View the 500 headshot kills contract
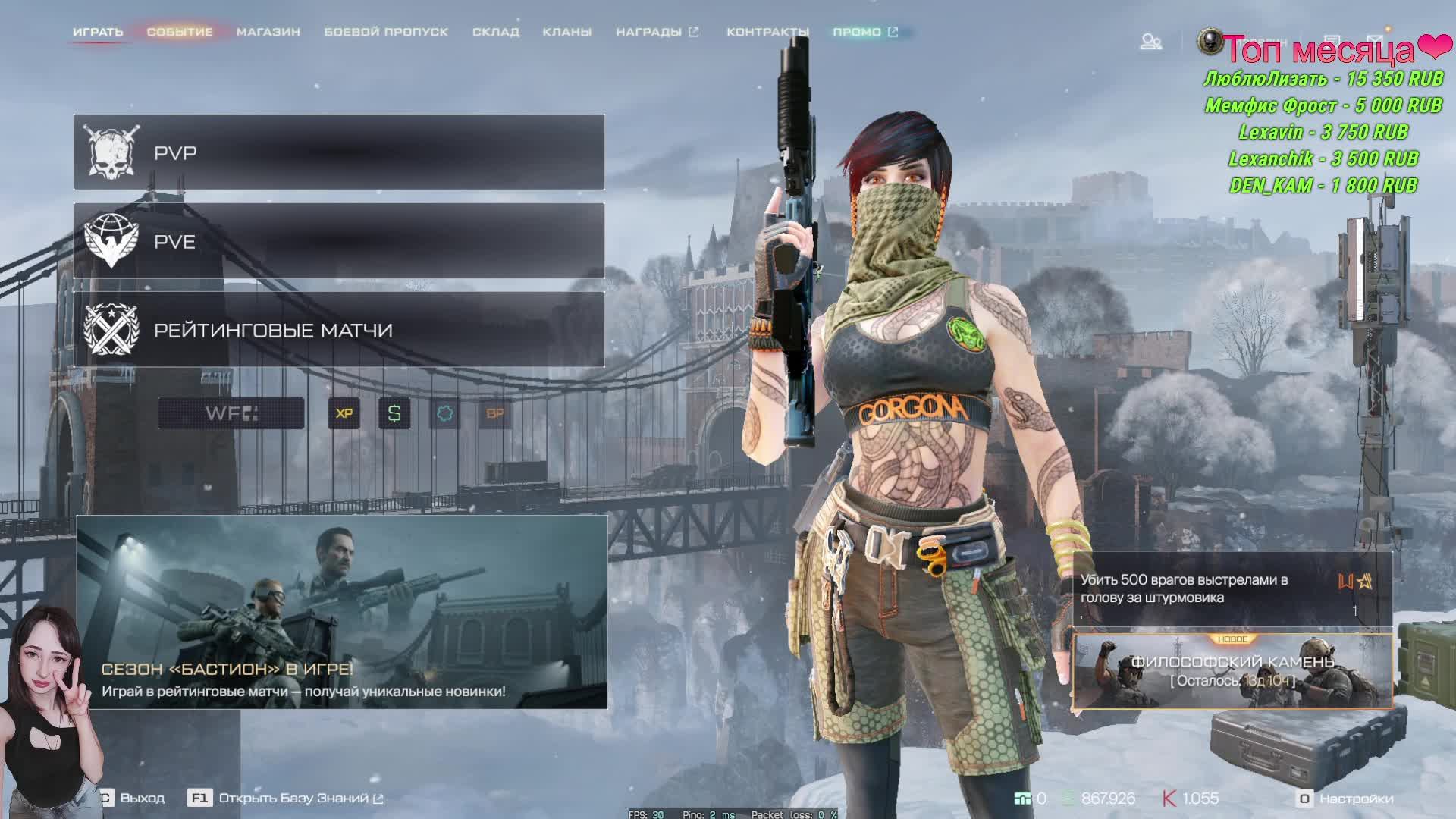 (1232, 590)
